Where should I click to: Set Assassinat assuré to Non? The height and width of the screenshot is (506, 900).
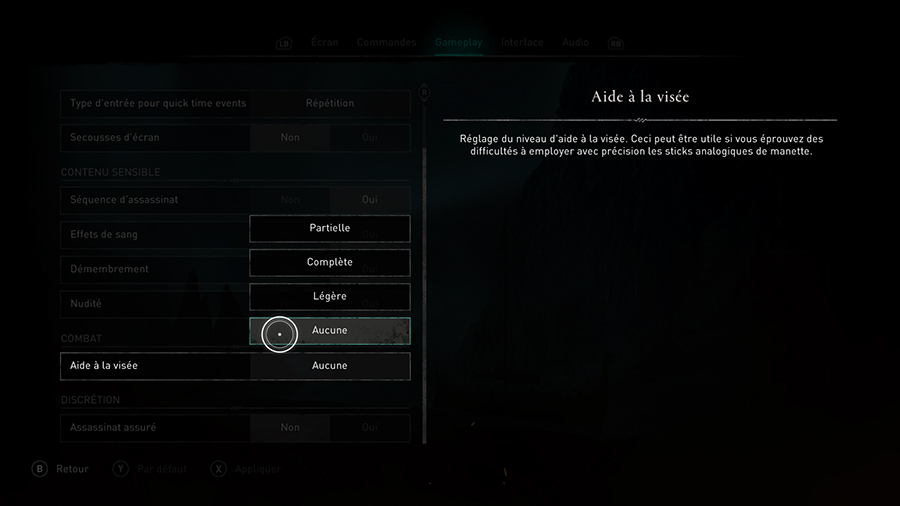(x=290, y=428)
